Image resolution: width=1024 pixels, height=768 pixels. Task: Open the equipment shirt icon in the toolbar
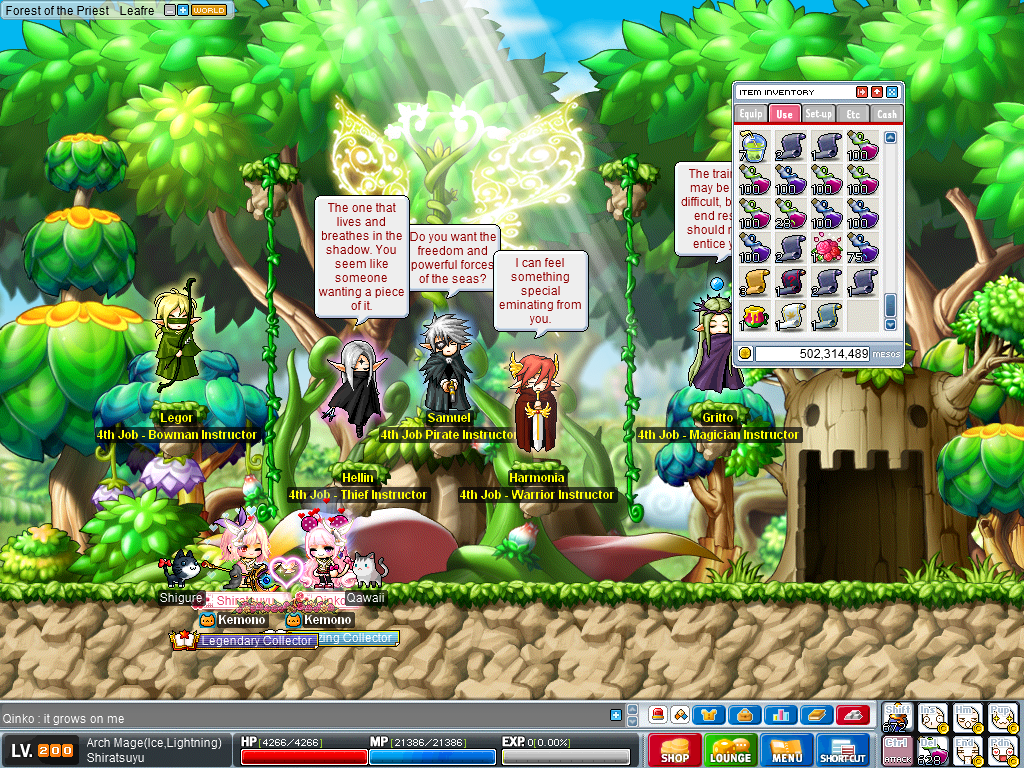[x=710, y=714]
